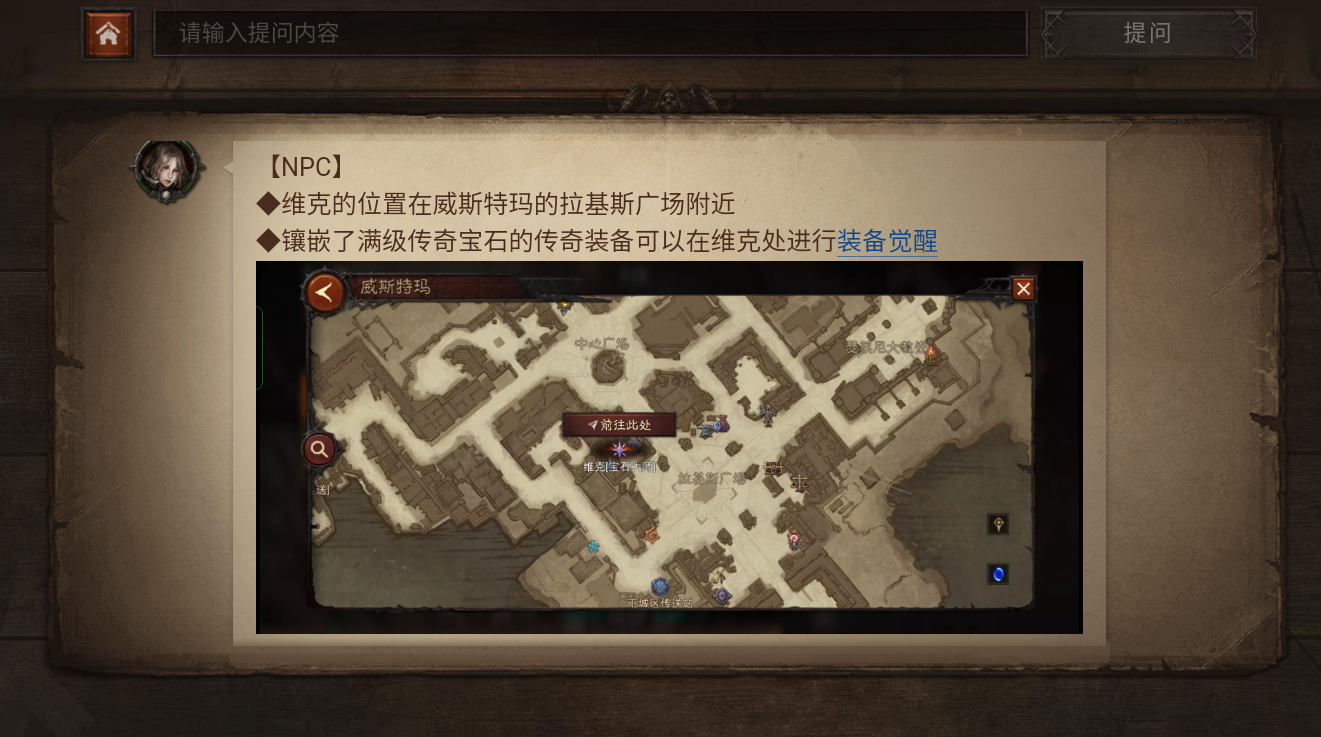Select the blue asterisk marker on the map
This screenshot has width=1321, height=737.
[592, 546]
